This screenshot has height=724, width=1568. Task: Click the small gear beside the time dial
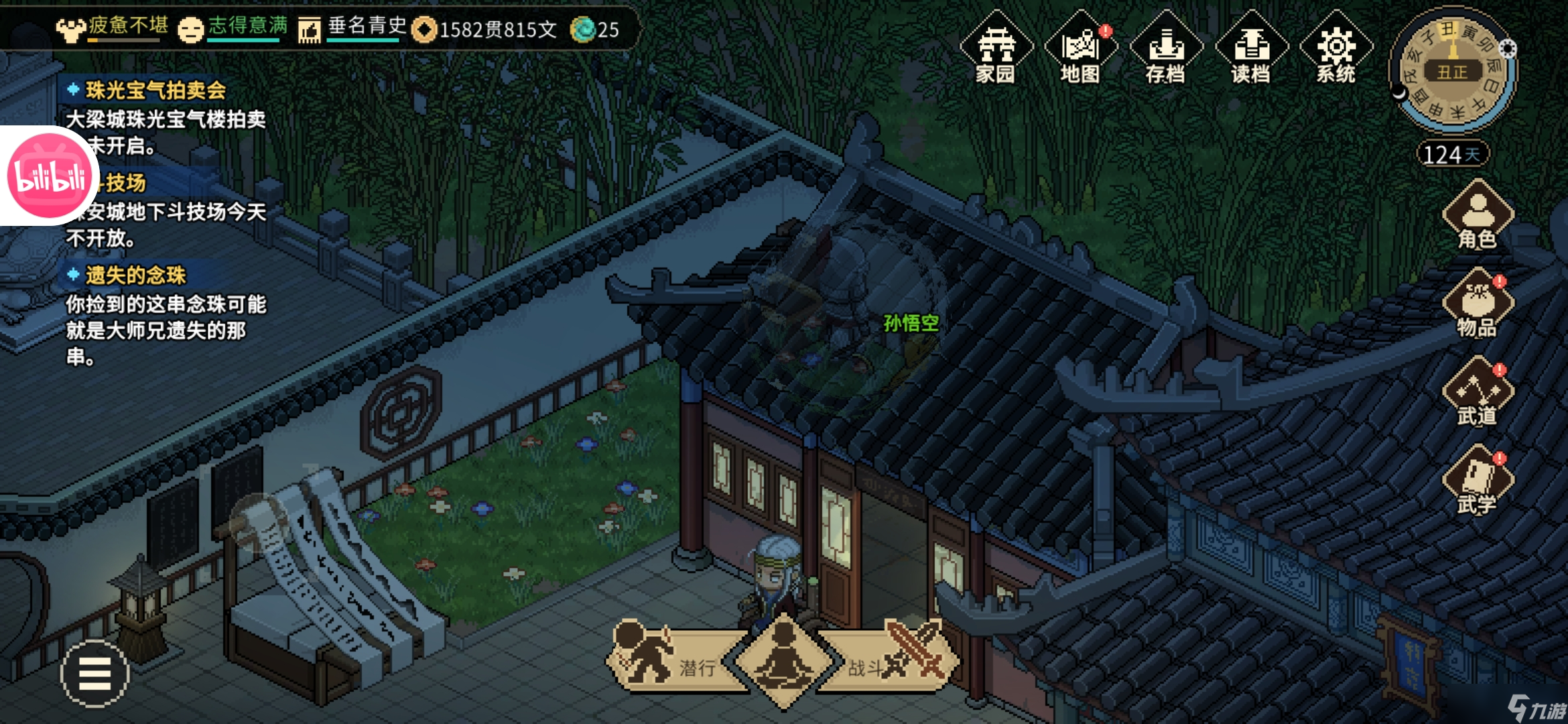tap(1507, 48)
